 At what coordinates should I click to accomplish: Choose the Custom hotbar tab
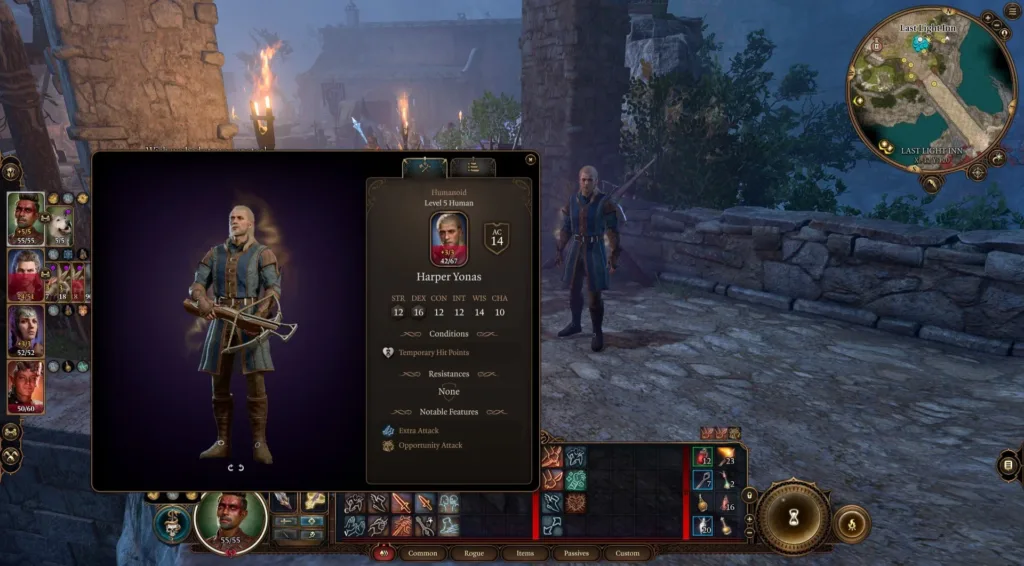click(627, 553)
